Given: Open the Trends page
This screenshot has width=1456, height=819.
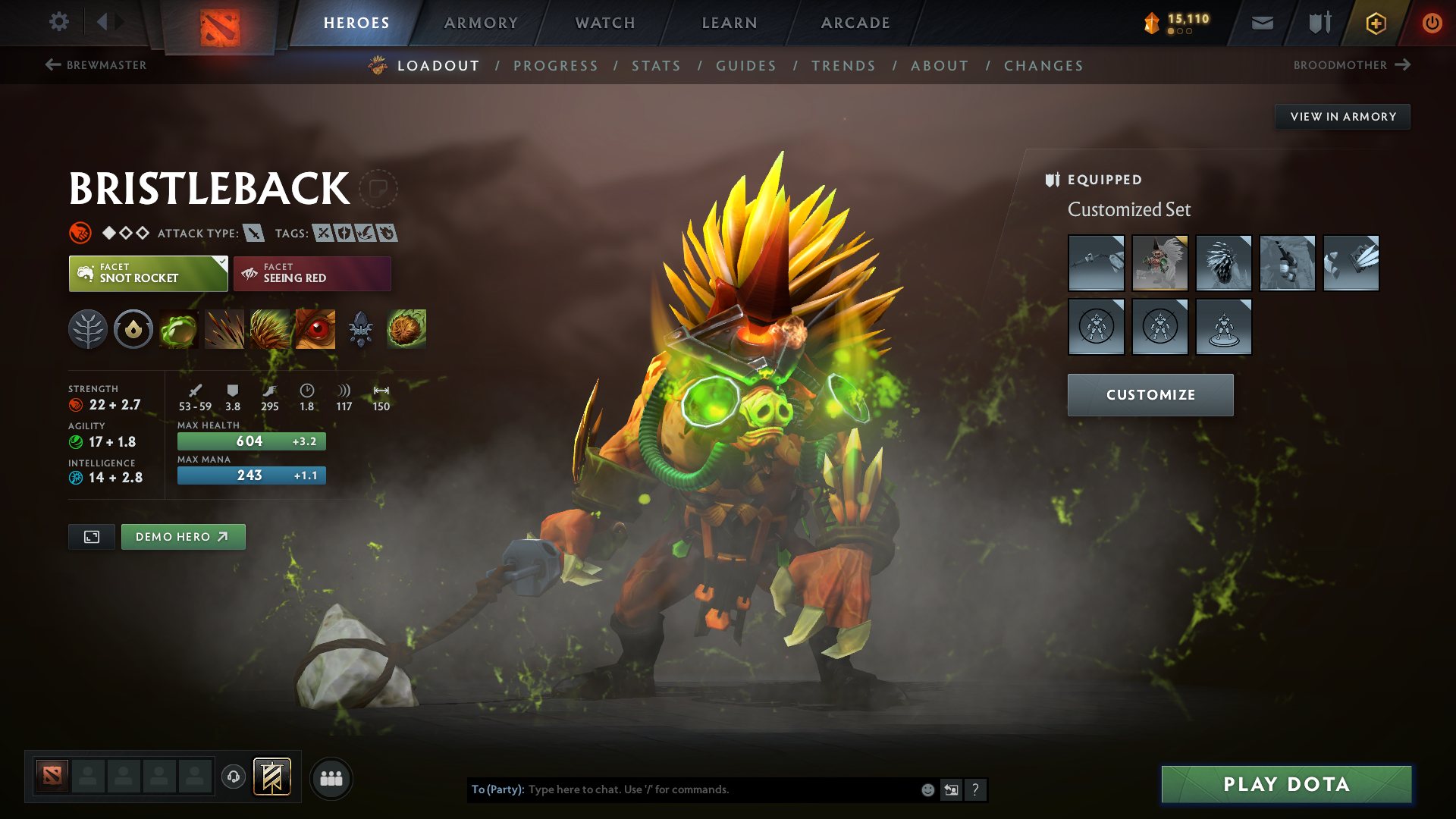Looking at the screenshot, I should pos(843,66).
